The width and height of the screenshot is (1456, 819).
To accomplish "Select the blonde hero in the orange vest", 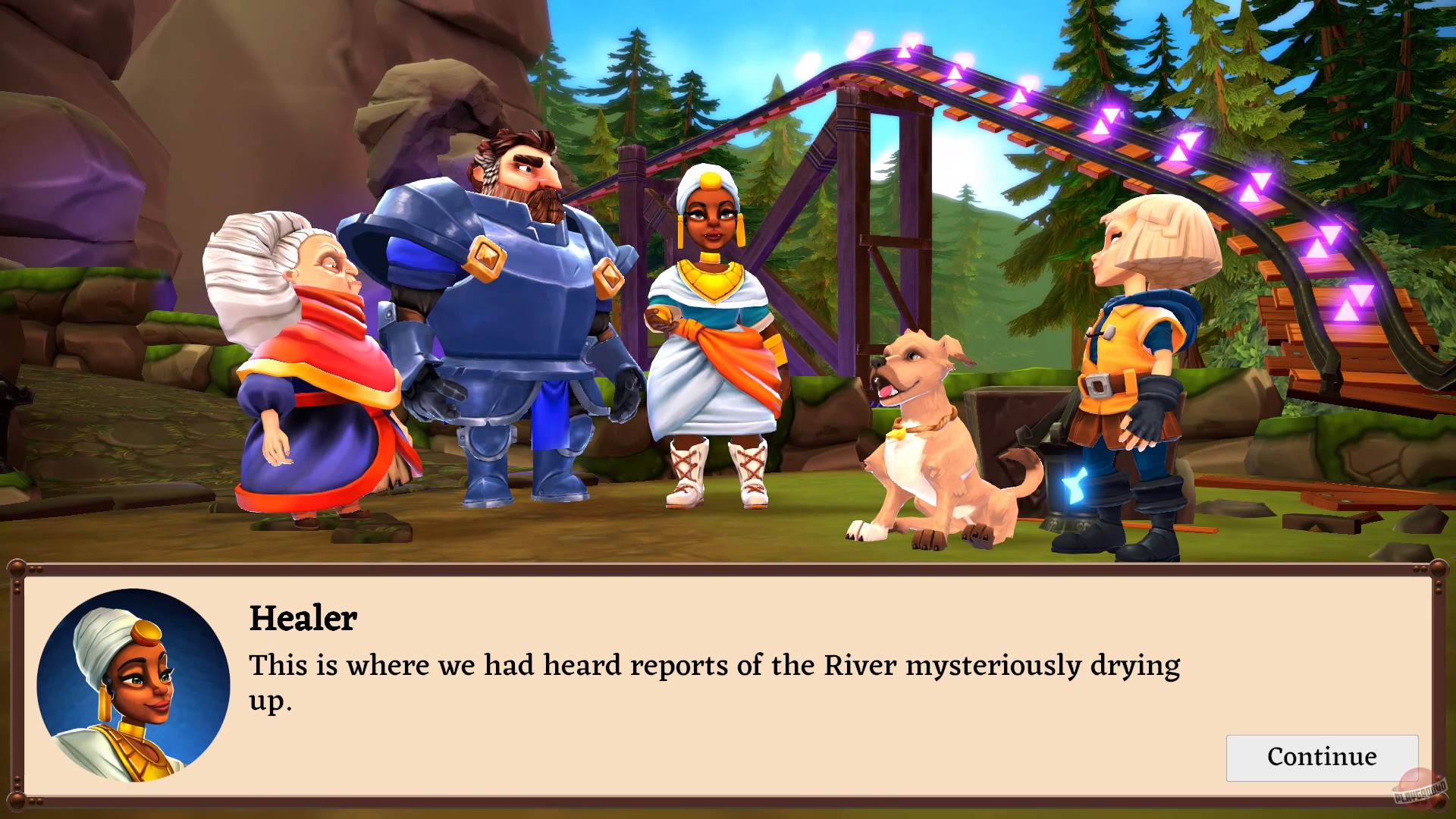I will click(x=1137, y=341).
